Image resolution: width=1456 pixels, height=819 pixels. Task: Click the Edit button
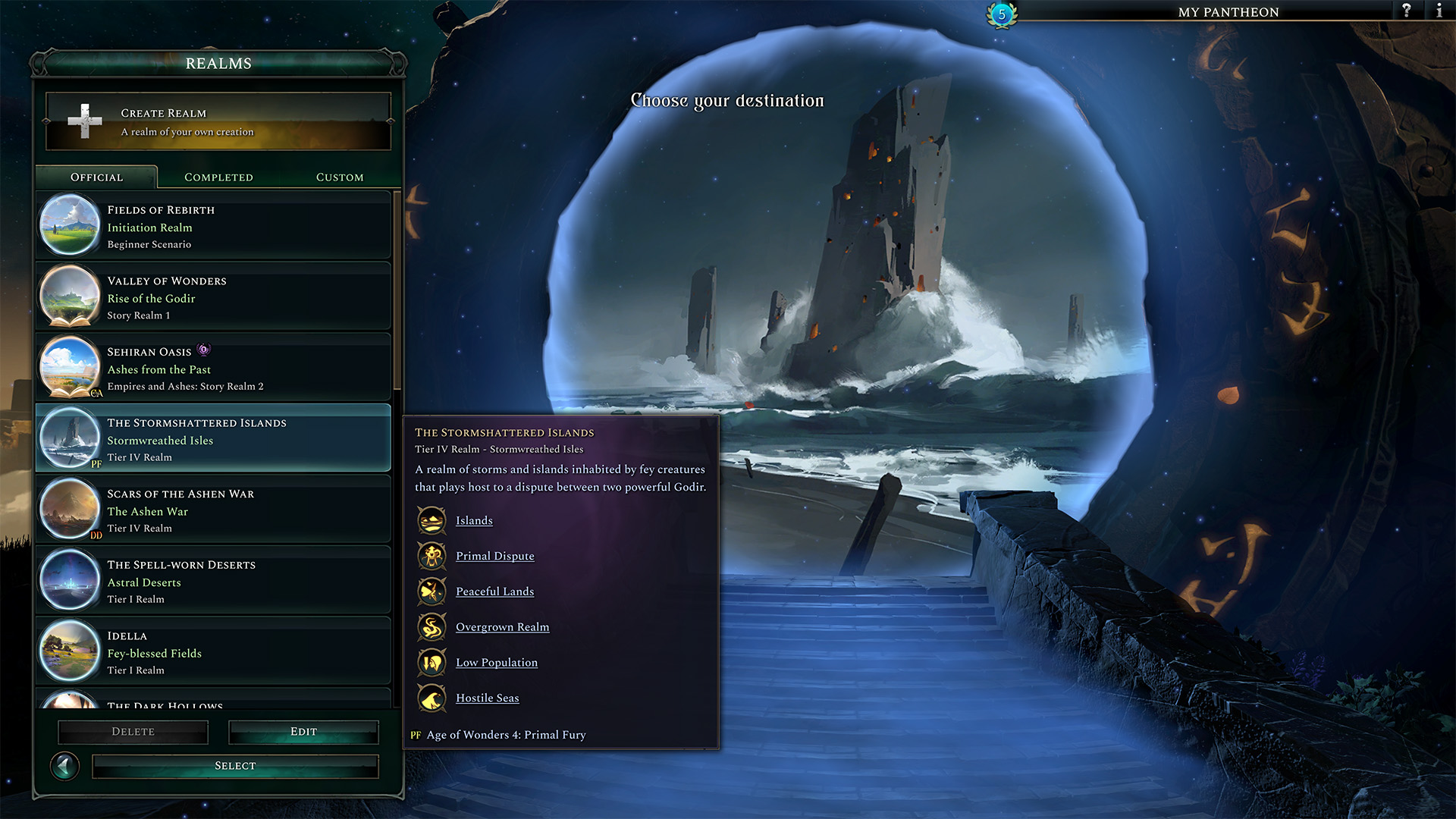click(303, 731)
